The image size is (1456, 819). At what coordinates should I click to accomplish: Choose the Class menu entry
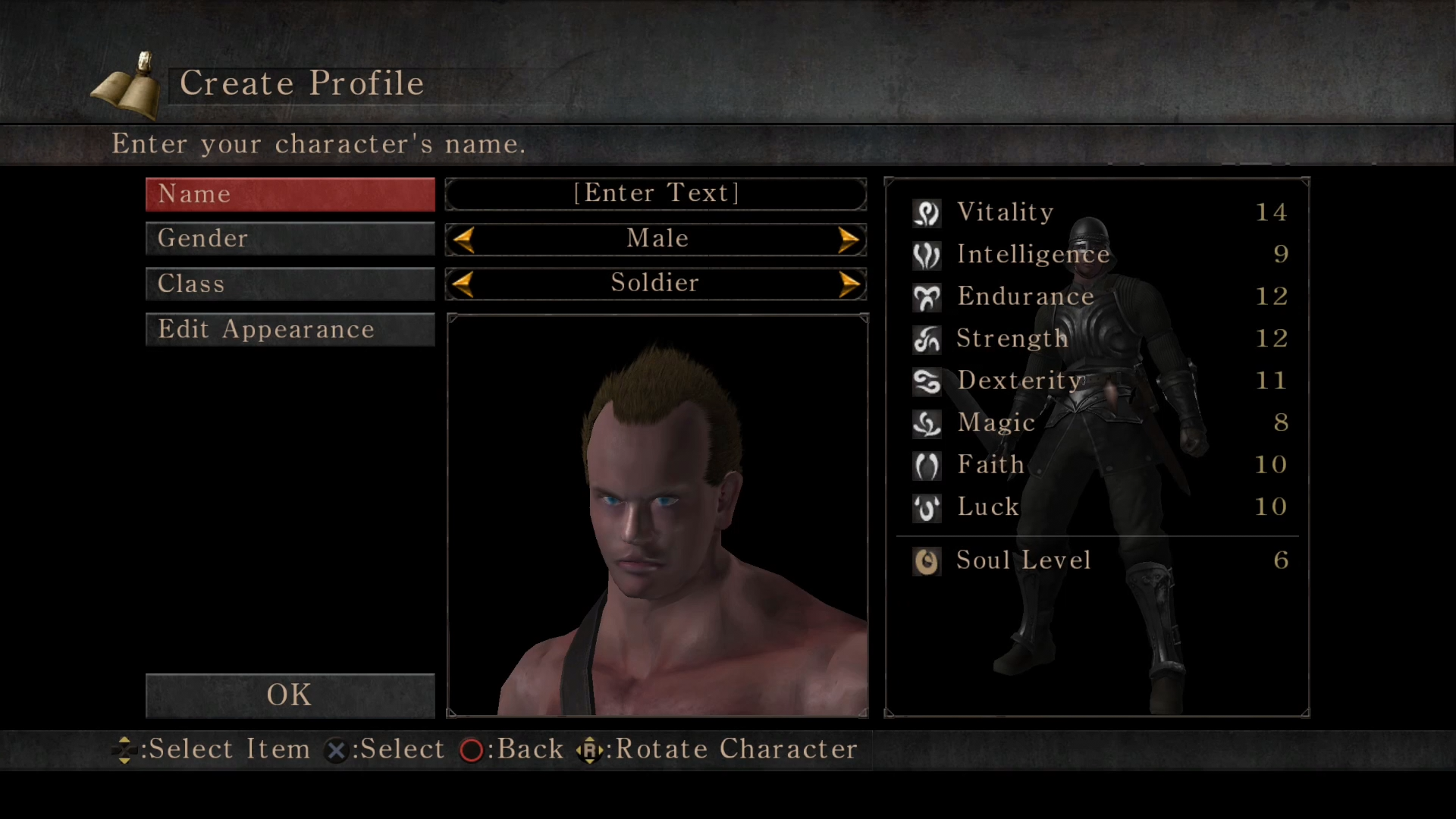(290, 284)
